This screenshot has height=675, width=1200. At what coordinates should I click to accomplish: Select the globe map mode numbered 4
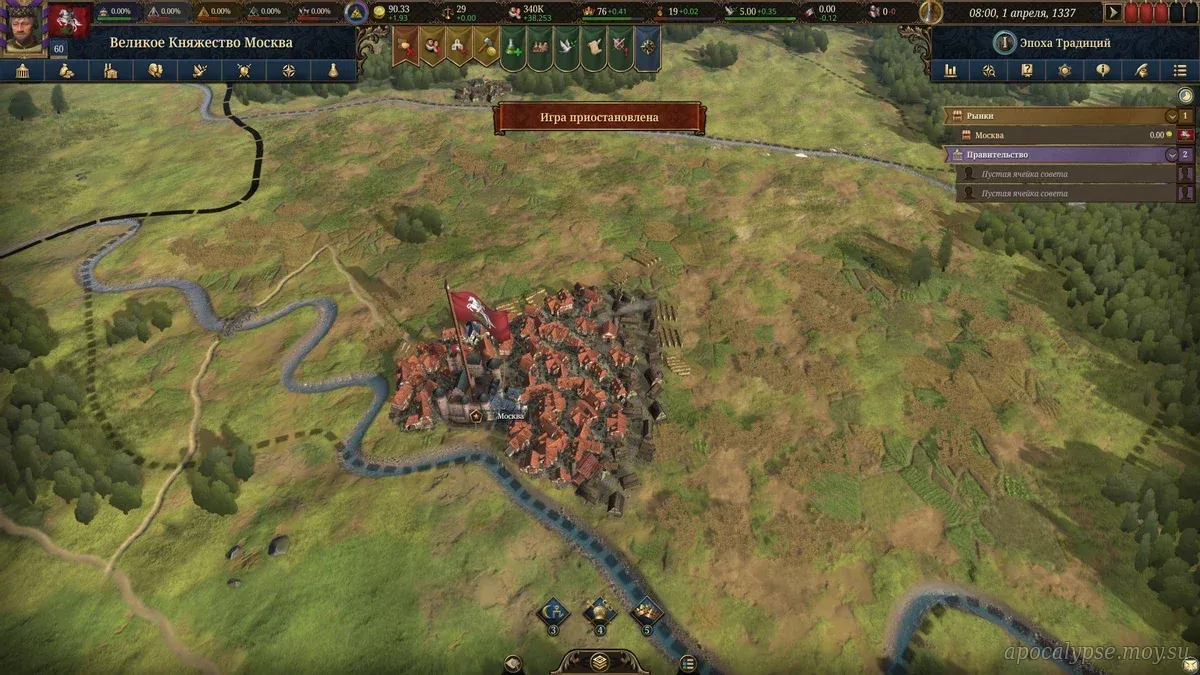600,610
